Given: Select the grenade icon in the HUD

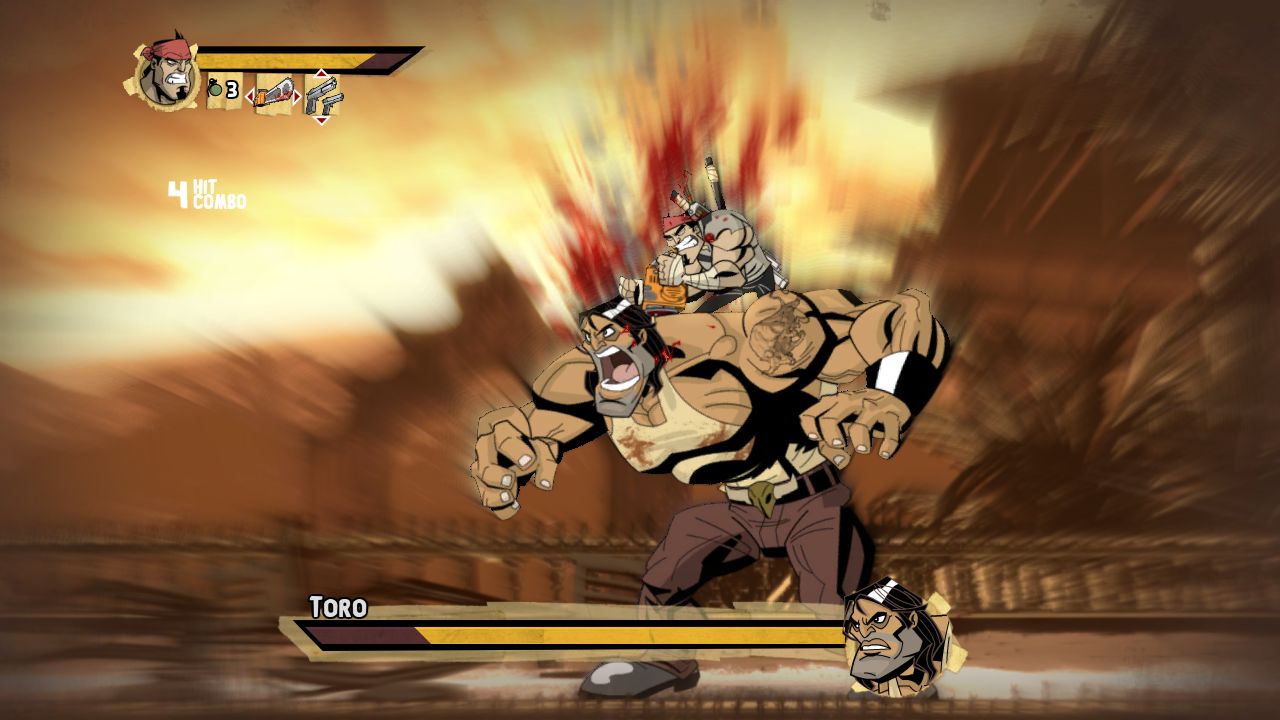Looking at the screenshot, I should pos(214,87).
